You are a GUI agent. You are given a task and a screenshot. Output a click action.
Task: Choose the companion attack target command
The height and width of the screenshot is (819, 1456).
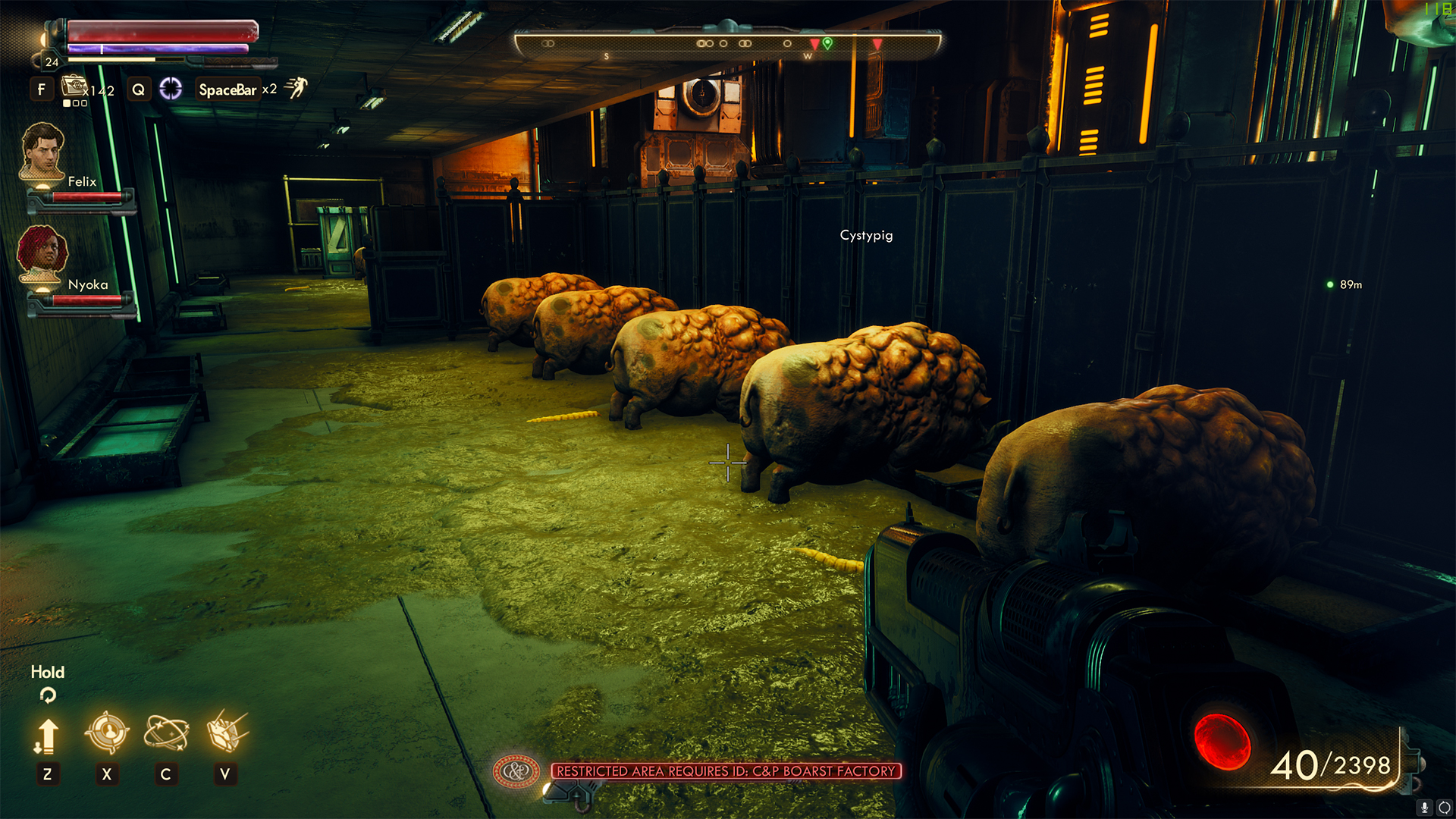coord(107,733)
